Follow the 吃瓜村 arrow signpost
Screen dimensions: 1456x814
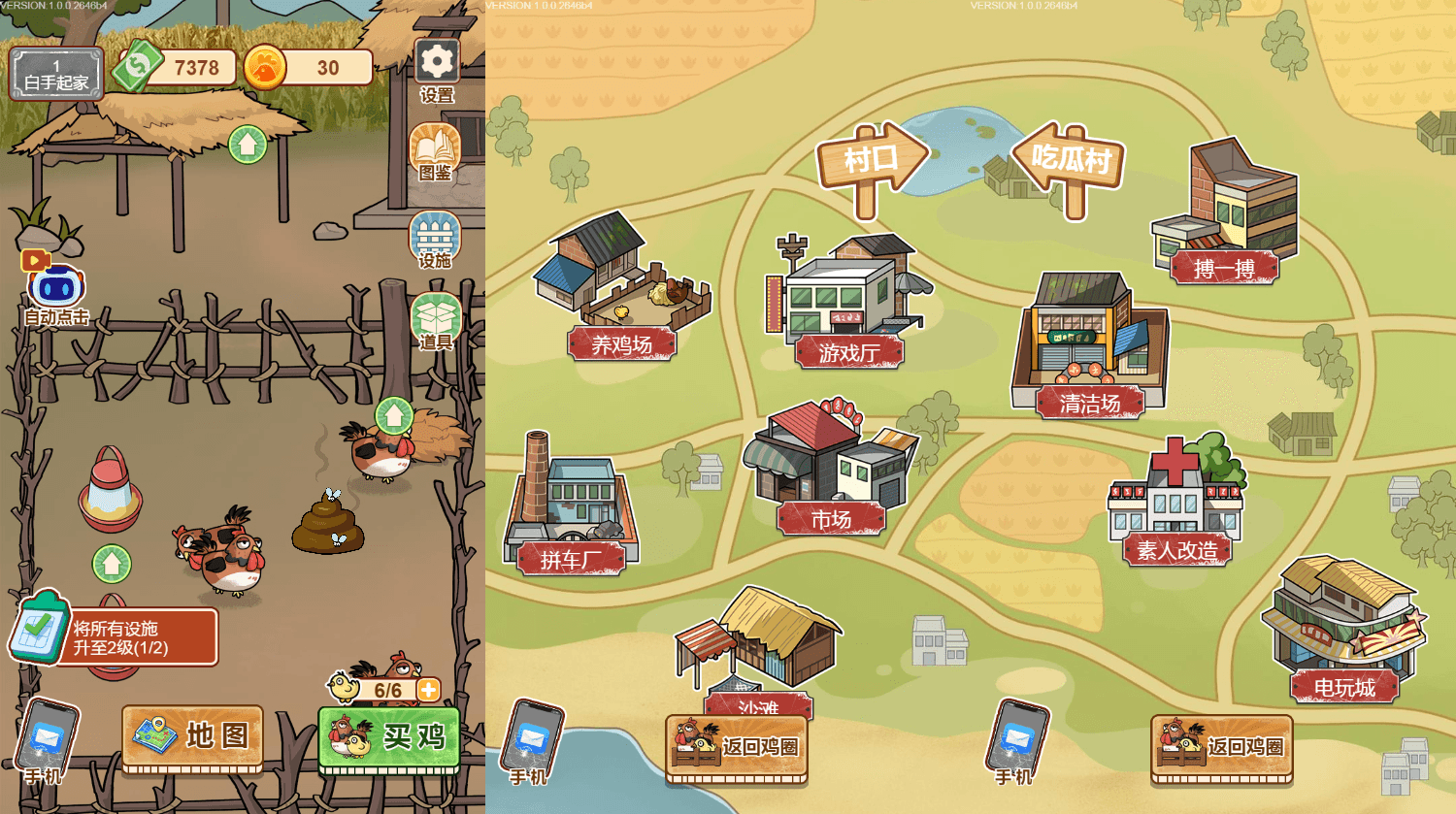[x=1070, y=160]
